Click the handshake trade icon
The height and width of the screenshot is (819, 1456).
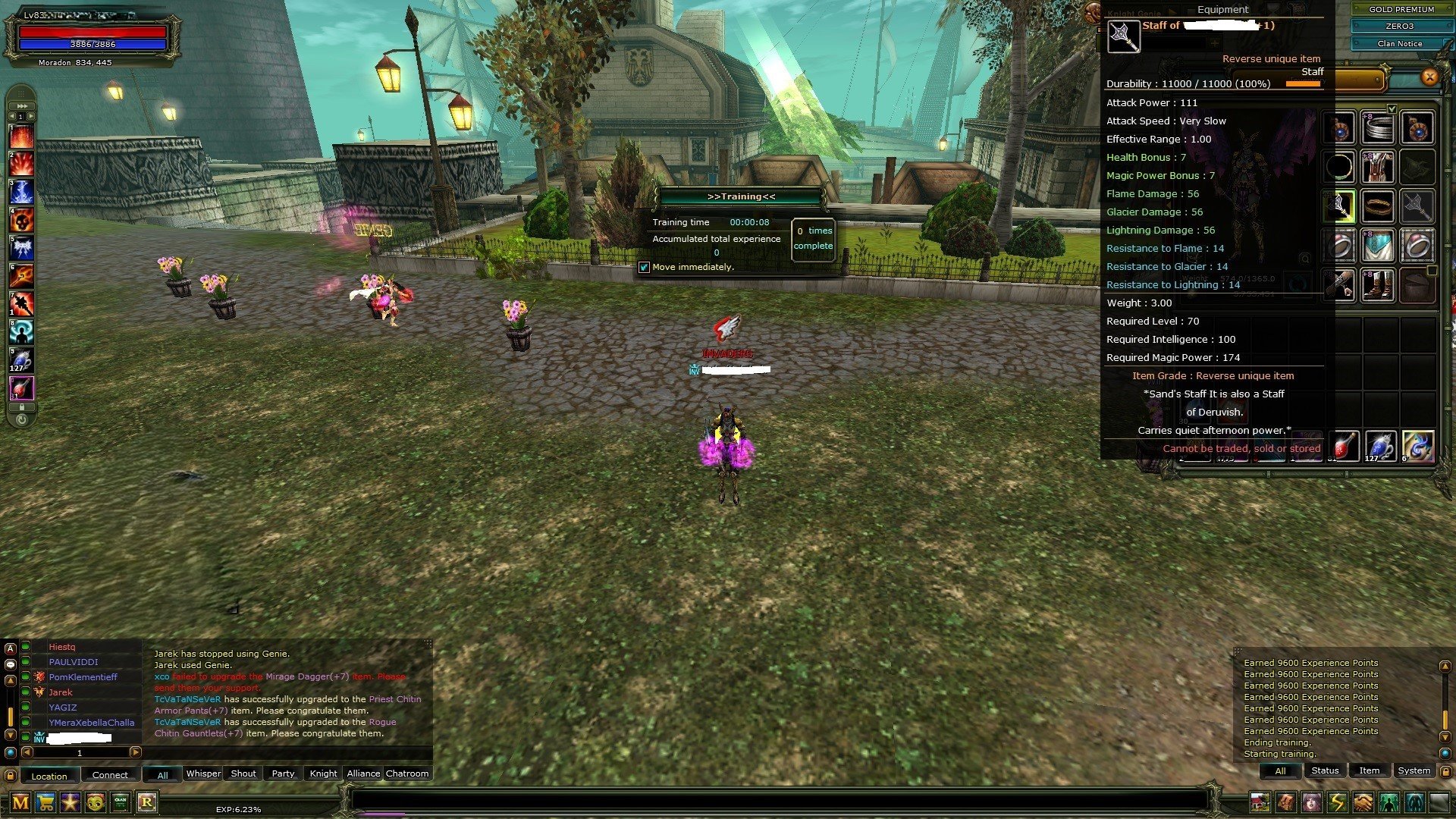(1363, 802)
